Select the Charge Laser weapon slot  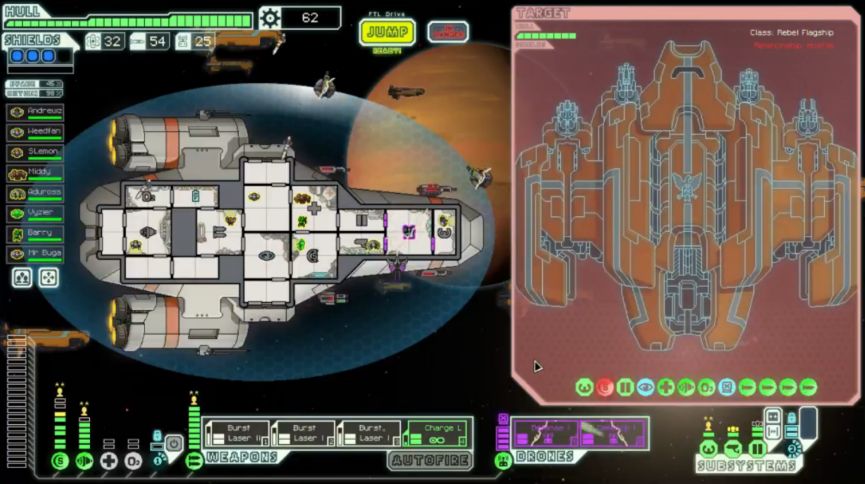click(436, 433)
